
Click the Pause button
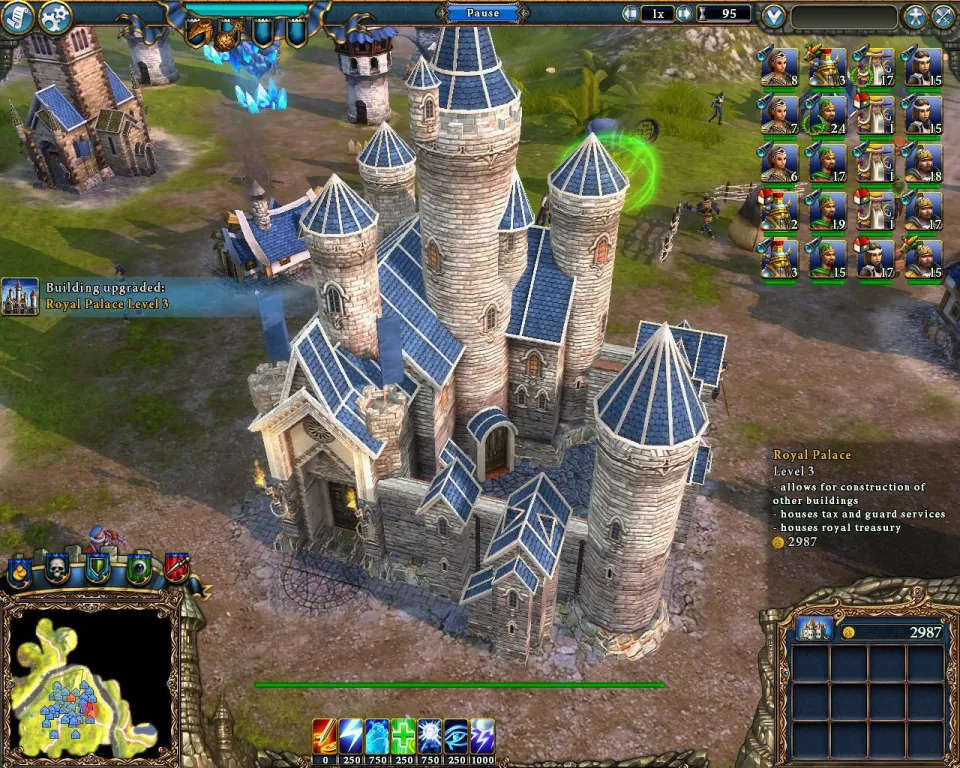pos(482,13)
